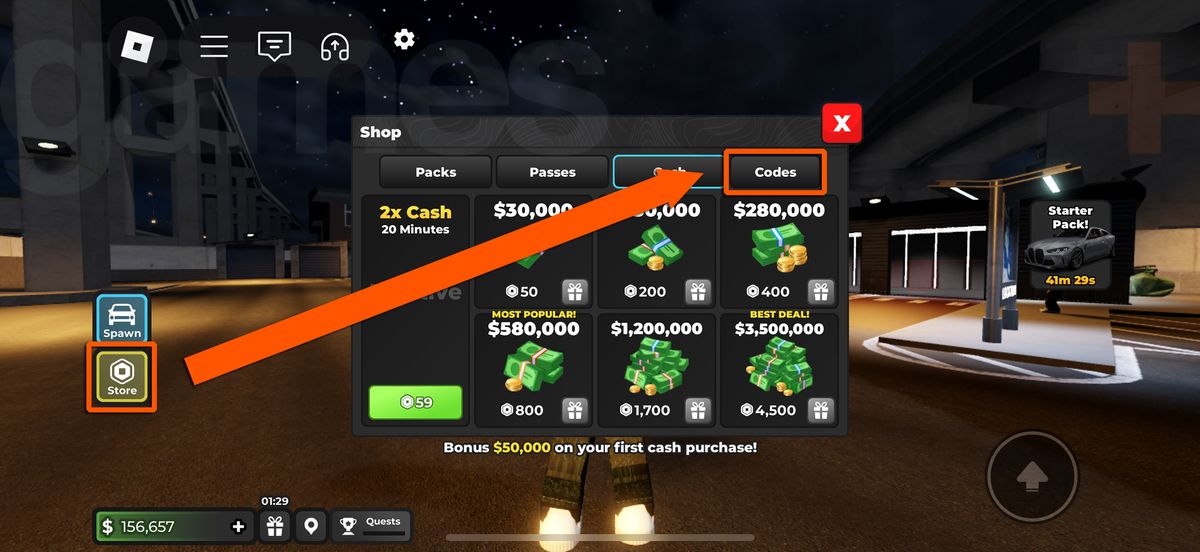Click the Spawn car button

pyautogui.click(x=122, y=318)
